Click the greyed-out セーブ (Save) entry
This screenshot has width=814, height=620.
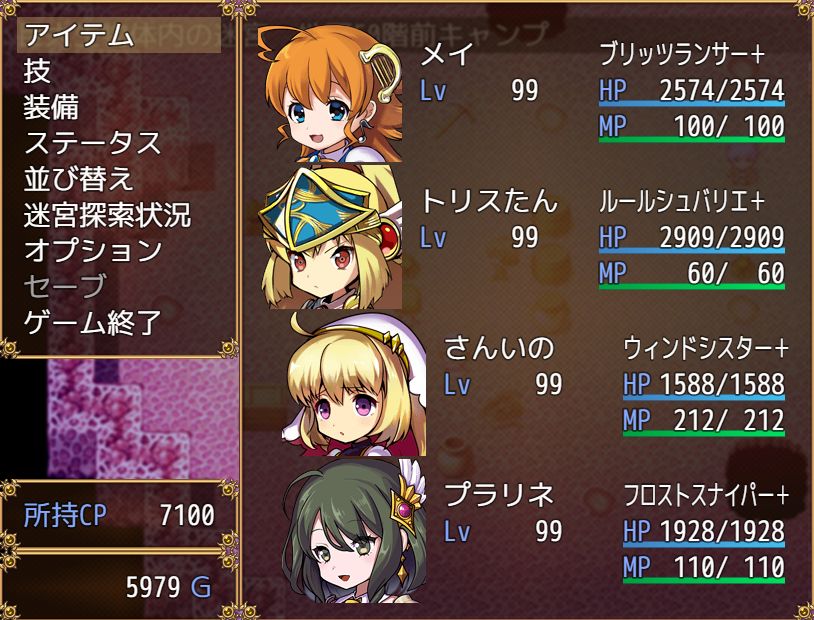64,287
